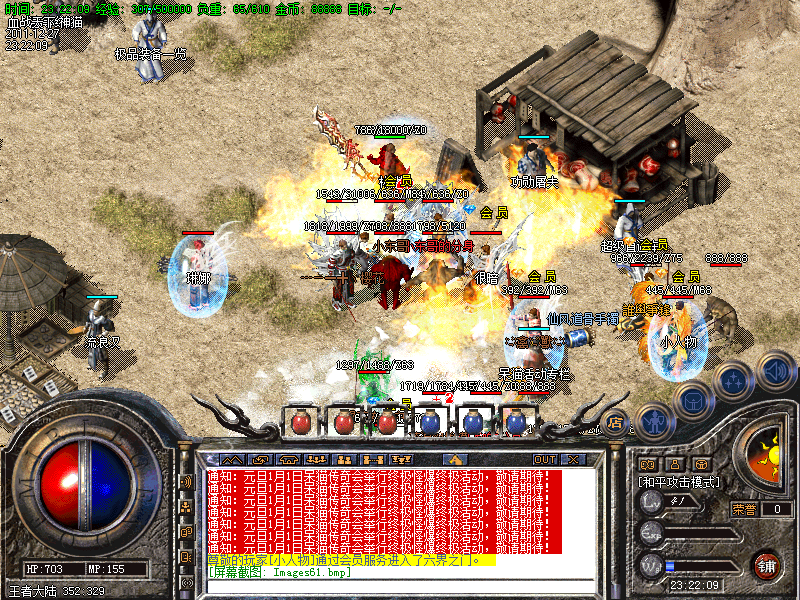Click the house icon on chat toolbar
This screenshot has width=800, height=600.
pos(453,459)
